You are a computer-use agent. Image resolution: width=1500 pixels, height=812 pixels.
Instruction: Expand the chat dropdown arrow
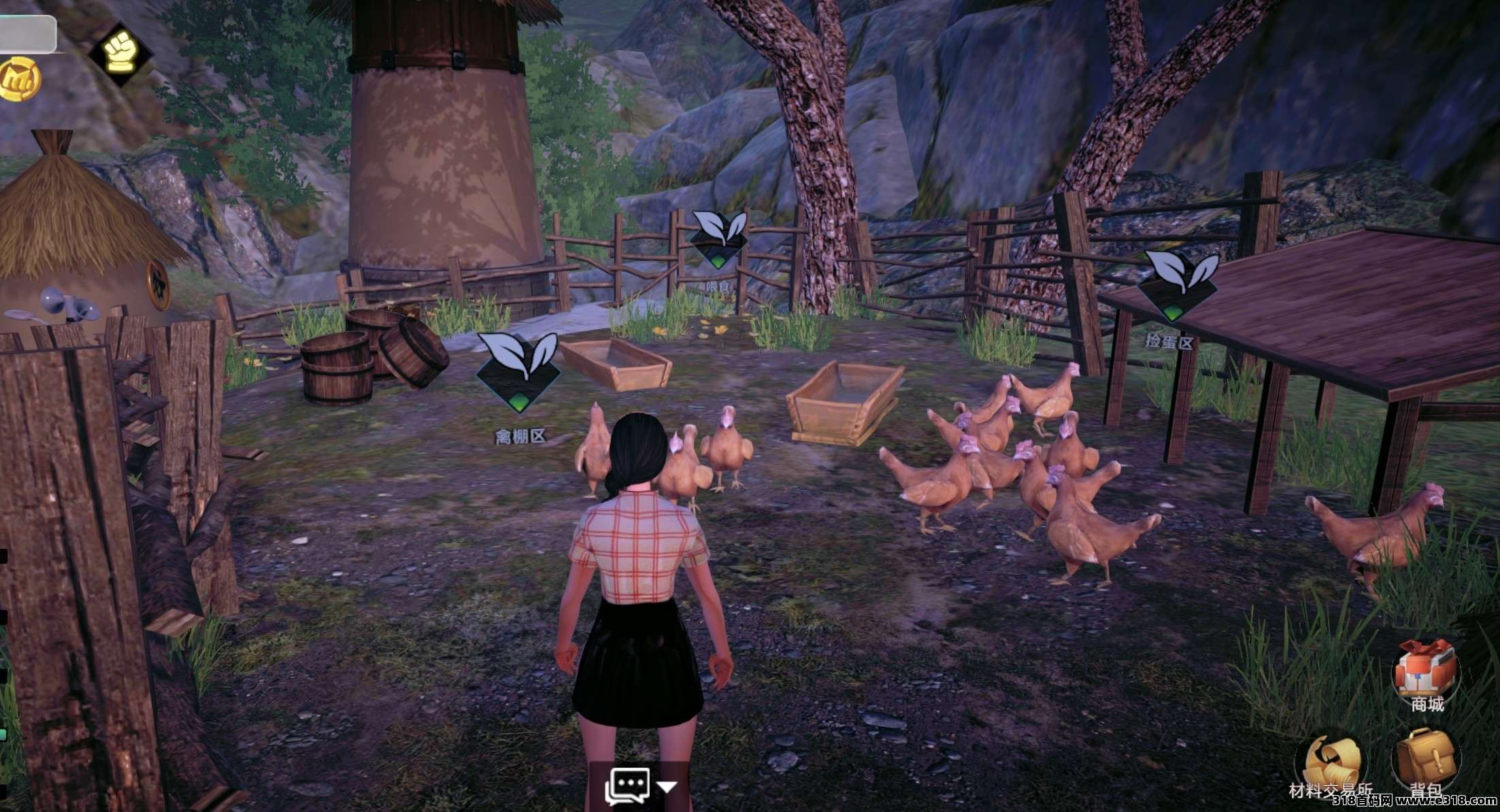(667, 788)
